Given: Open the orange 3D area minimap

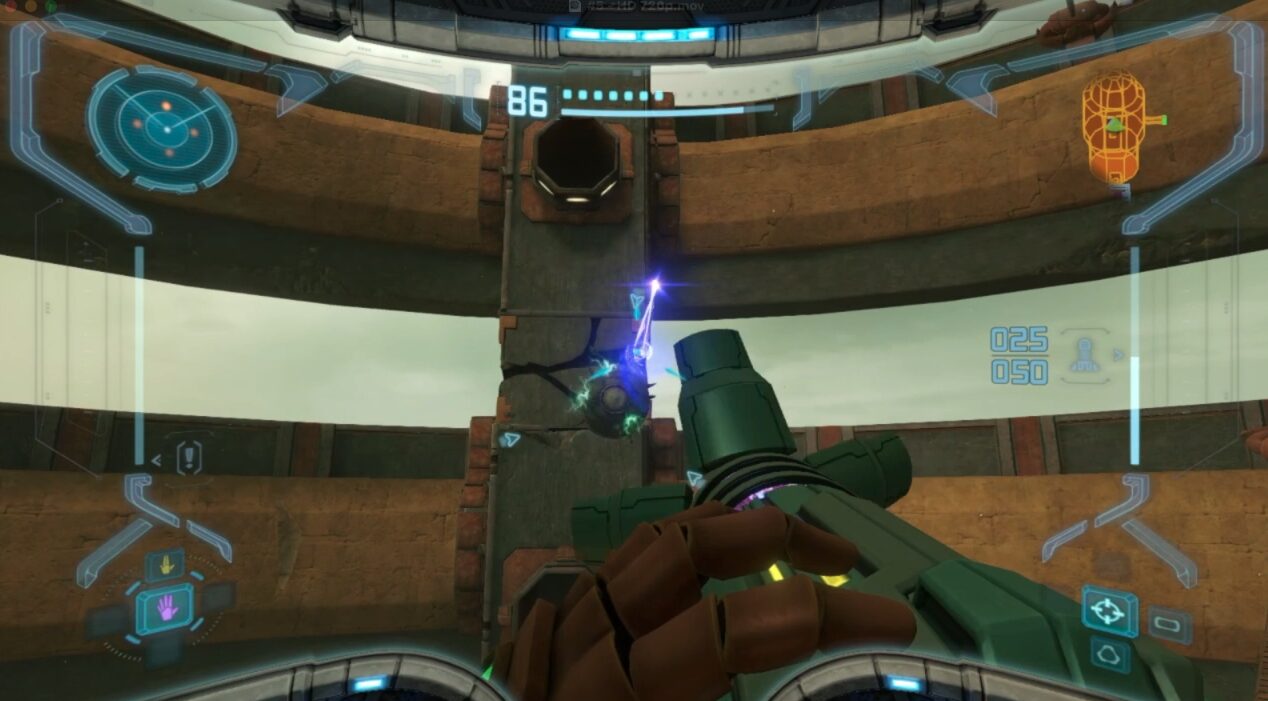Looking at the screenshot, I should click(1113, 127).
